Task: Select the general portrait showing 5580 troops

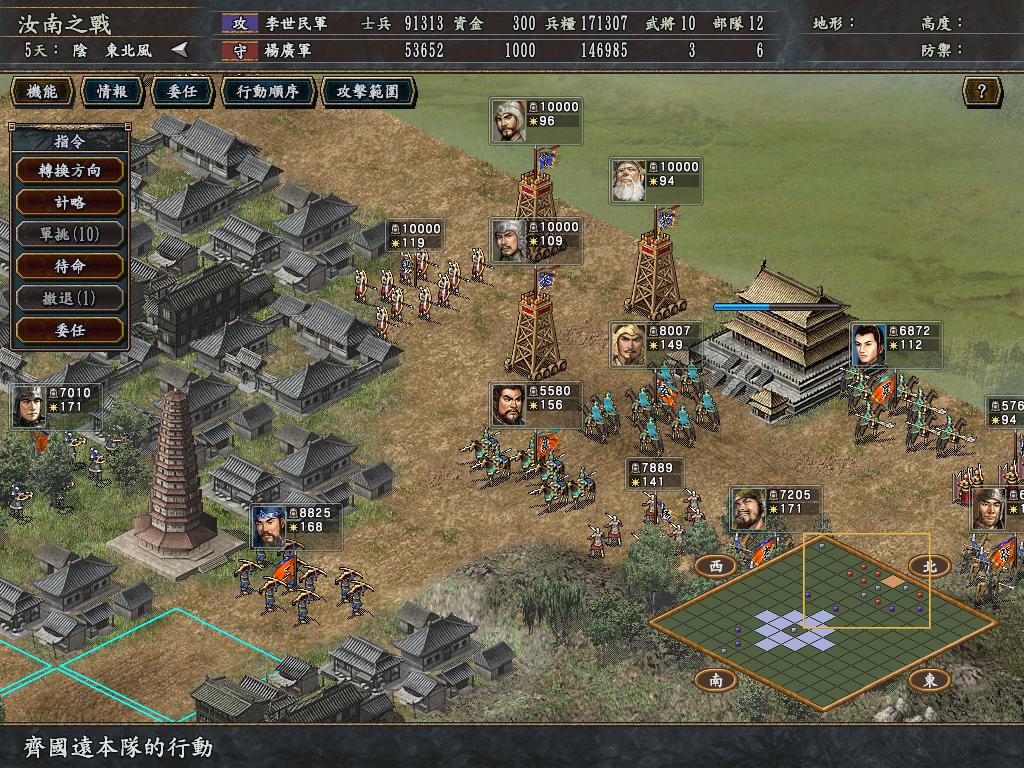Action: pyautogui.click(x=509, y=404)
